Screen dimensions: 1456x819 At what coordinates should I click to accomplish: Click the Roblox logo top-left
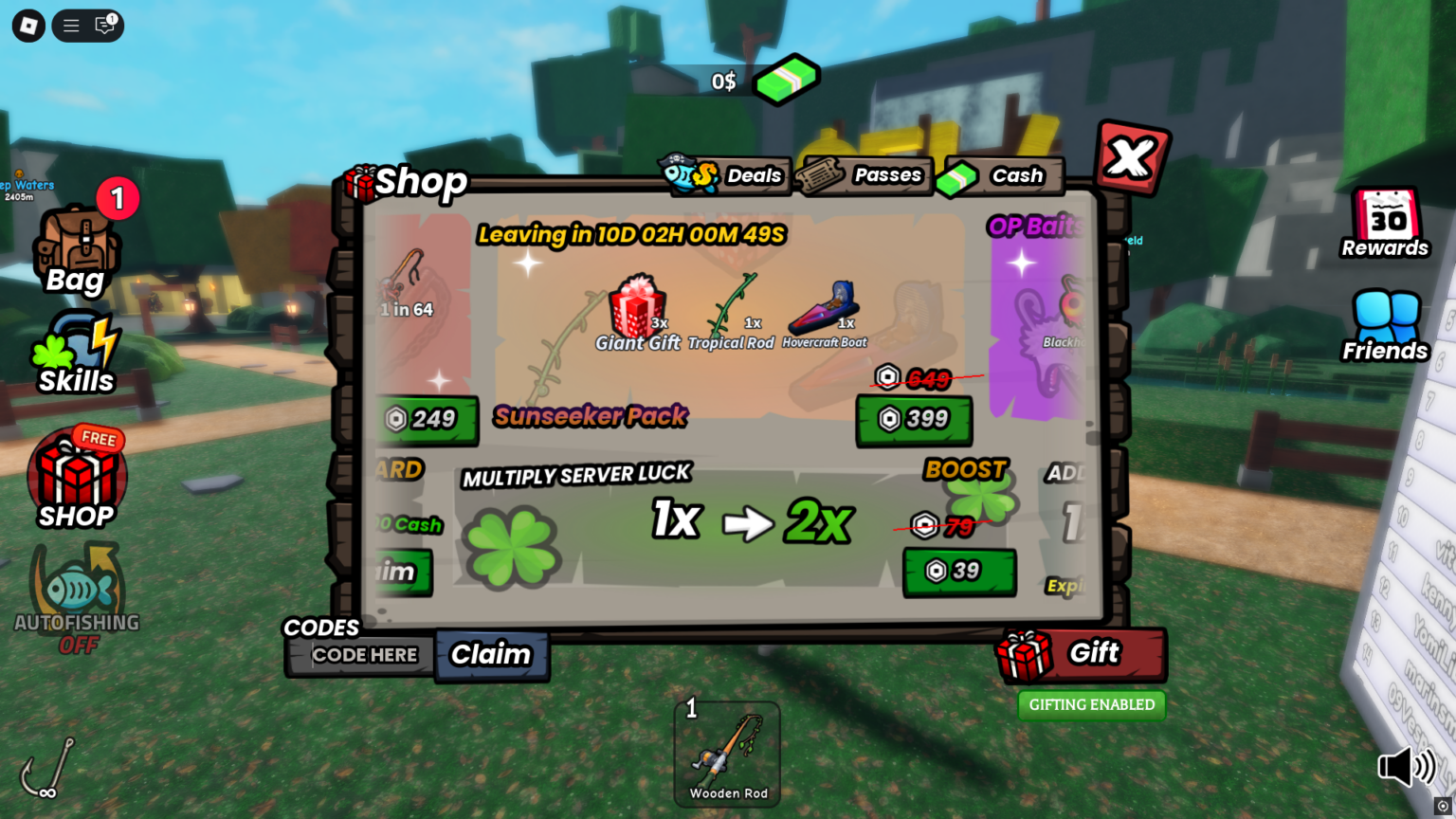point(27,26)
